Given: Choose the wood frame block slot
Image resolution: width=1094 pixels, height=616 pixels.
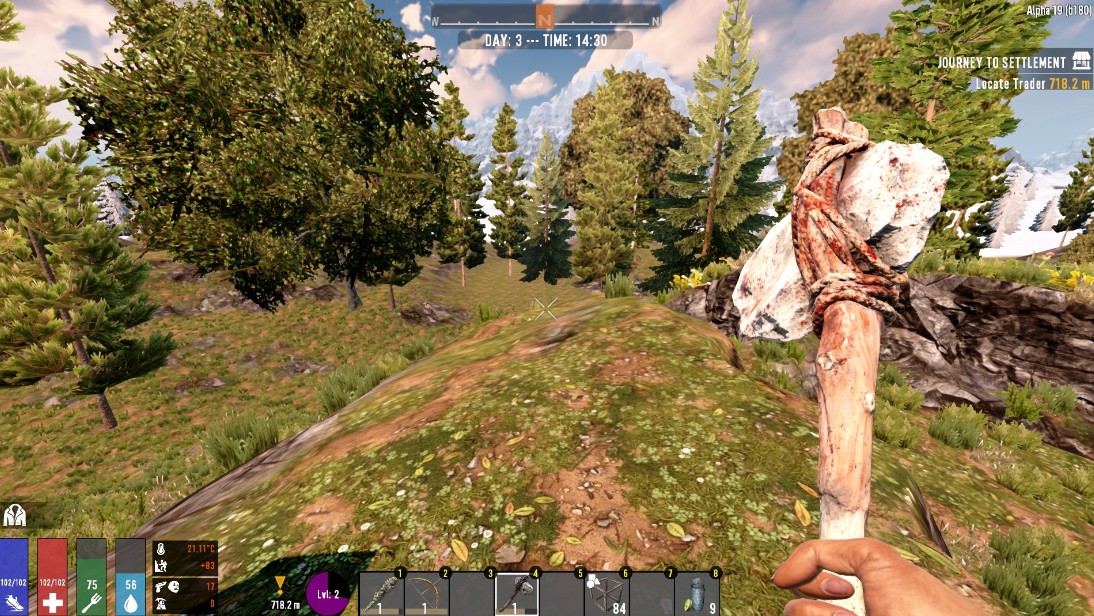Looking at the screenshot, I should click(x=607, y=594).
